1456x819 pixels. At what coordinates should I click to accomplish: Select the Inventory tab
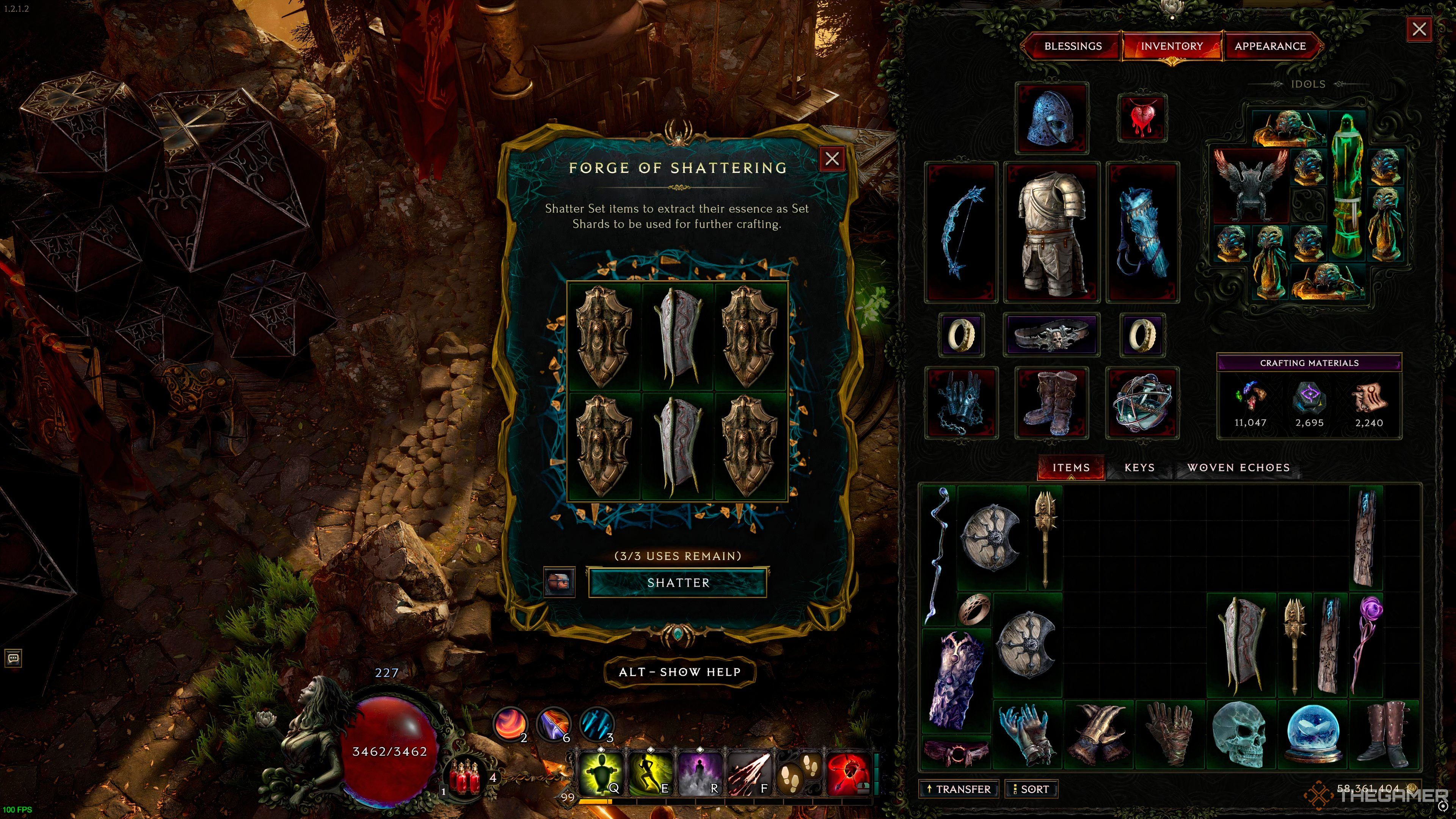tap(1172, 46)
